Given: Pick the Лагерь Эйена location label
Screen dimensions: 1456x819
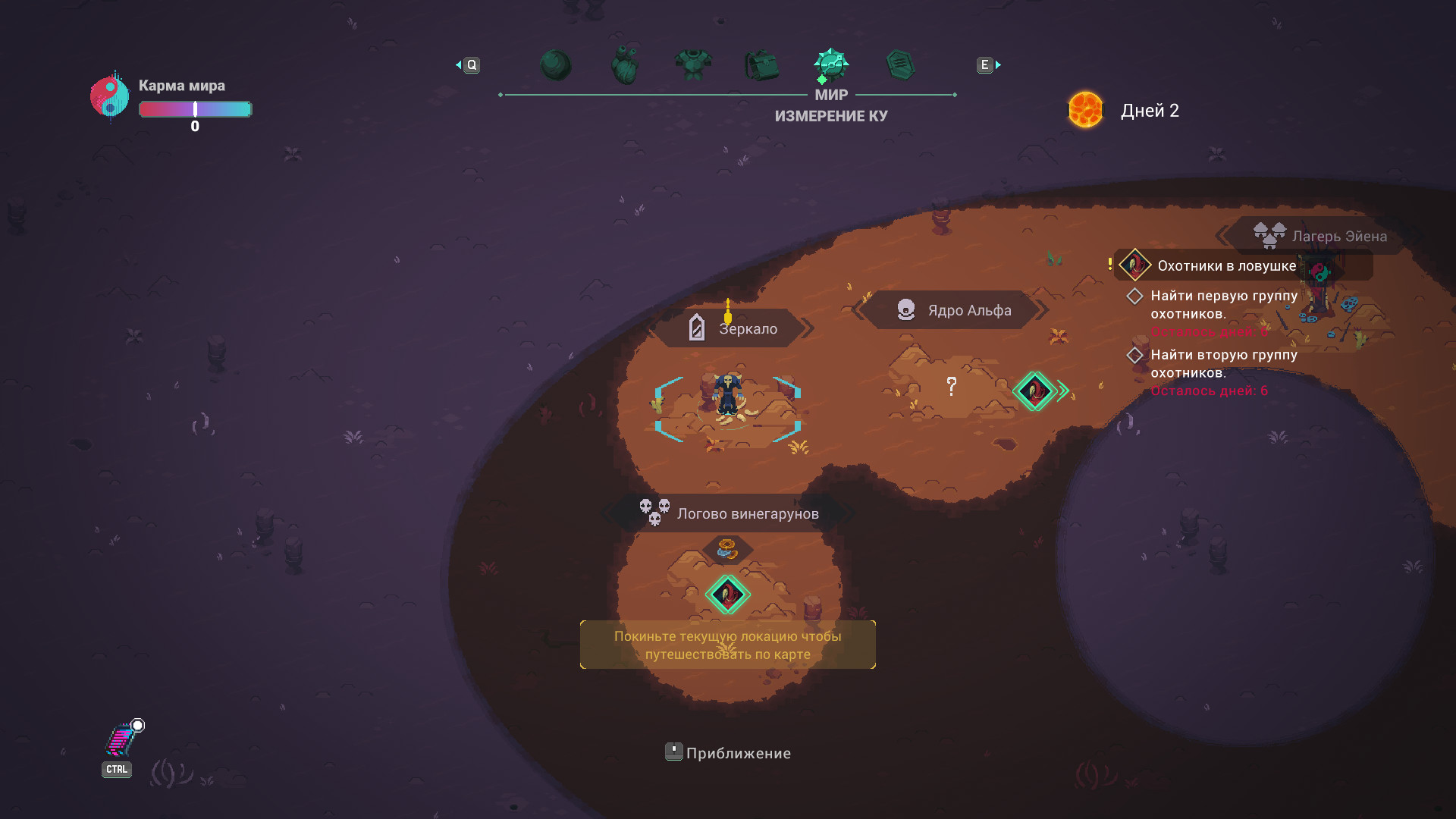Looking at the screenshot, I should coord(1320,236).
